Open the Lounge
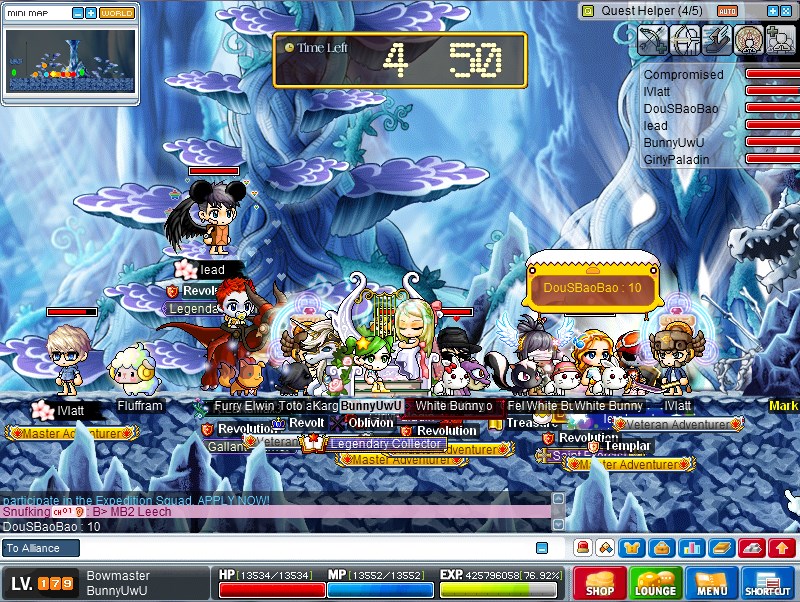This screenshot has height=602, width=800. coord(655,584)
